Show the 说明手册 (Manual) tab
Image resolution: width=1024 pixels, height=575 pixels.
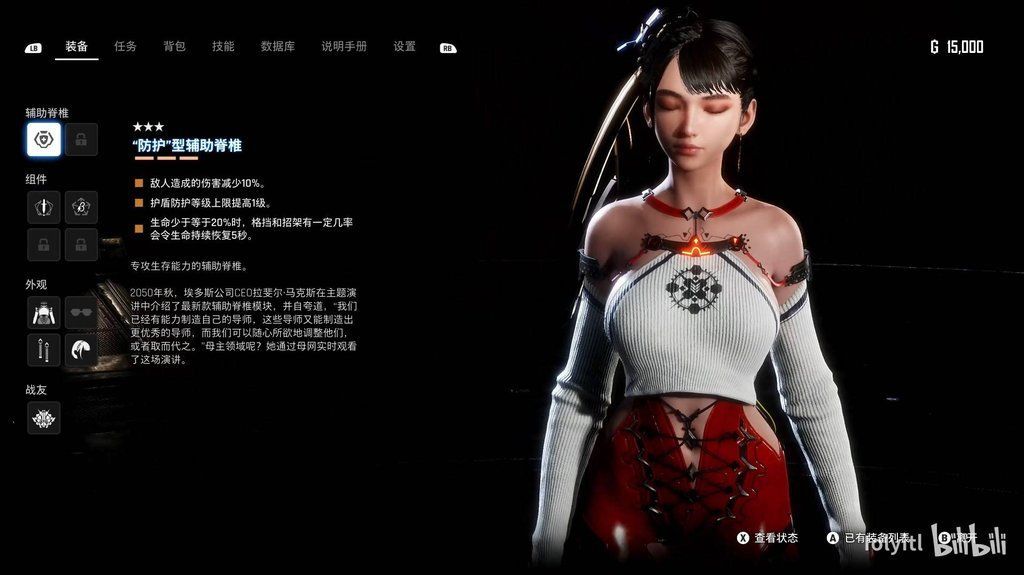pyautogui.click(x=343, y=46)
